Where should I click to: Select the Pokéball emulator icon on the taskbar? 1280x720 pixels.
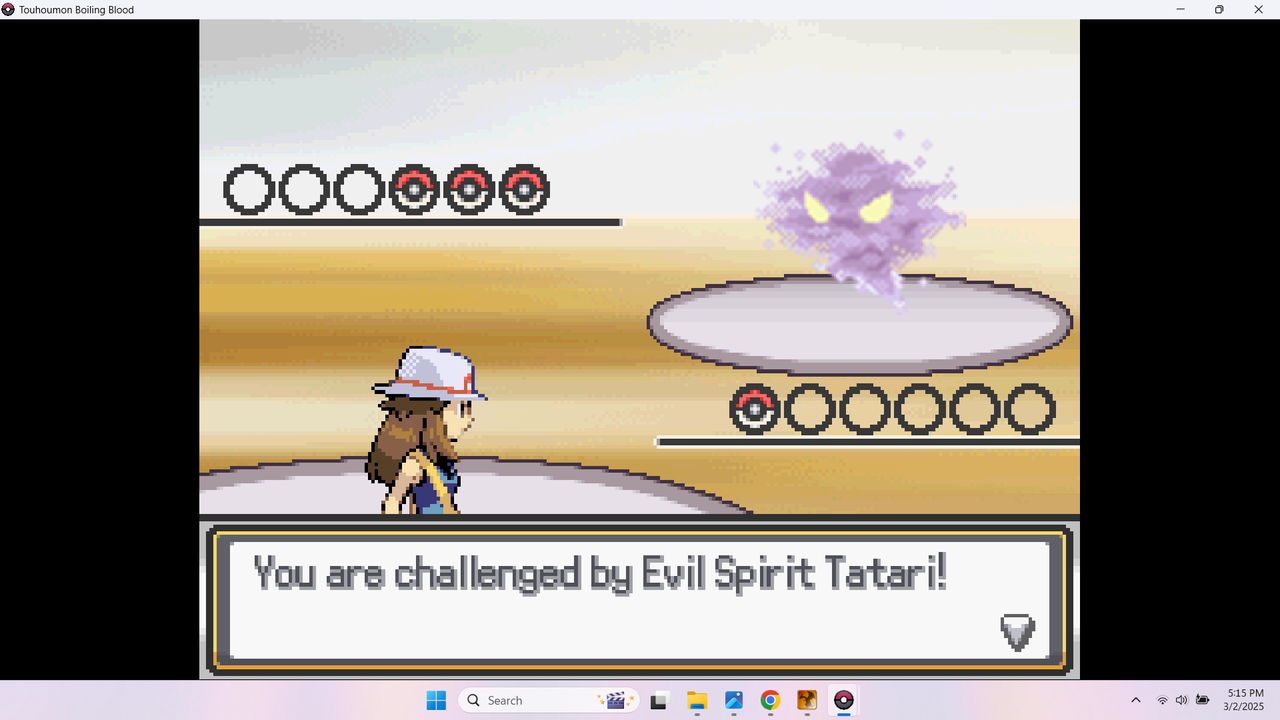[844, 700]
